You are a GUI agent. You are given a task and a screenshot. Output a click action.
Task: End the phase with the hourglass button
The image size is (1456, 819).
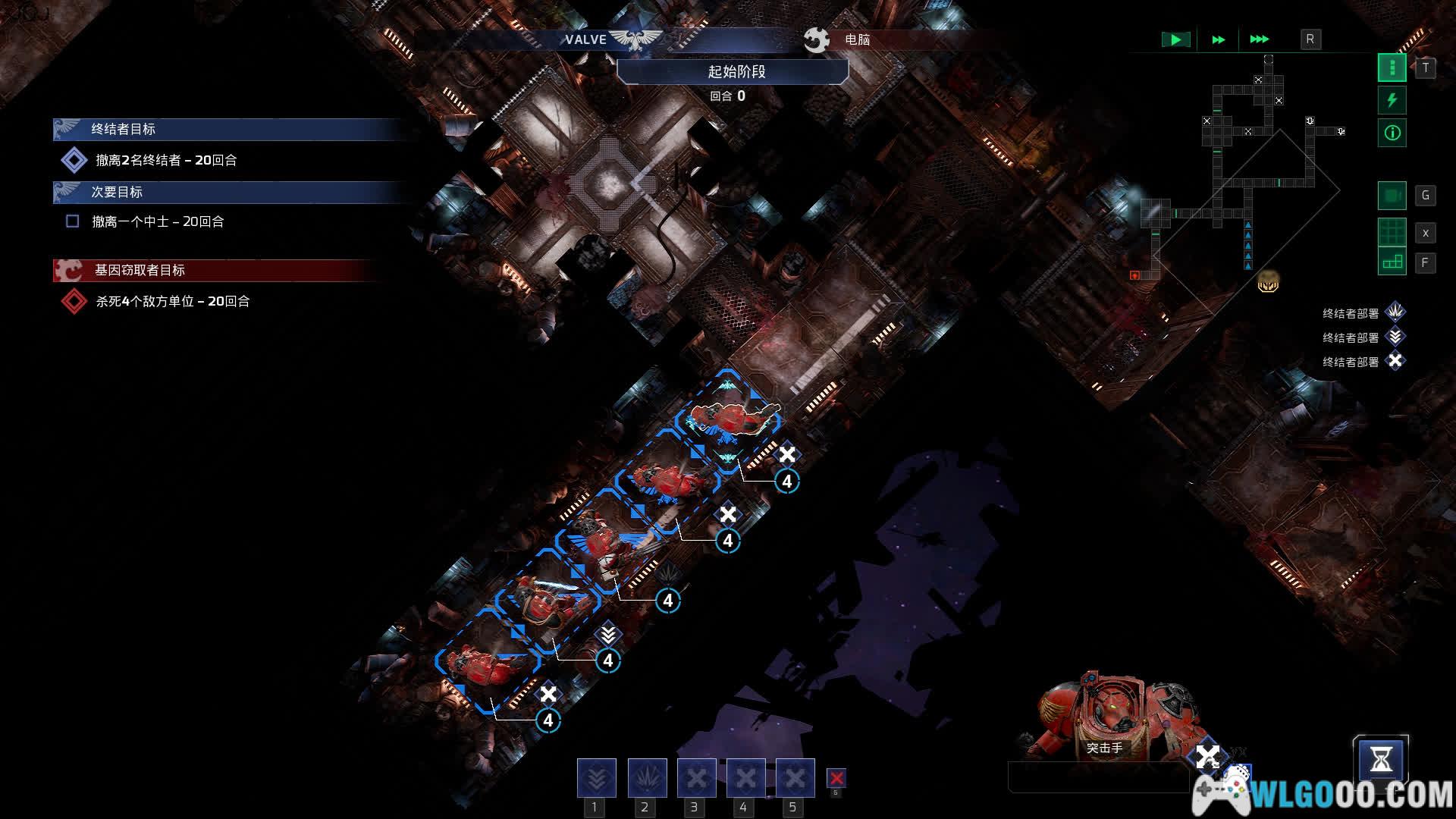1380,760
